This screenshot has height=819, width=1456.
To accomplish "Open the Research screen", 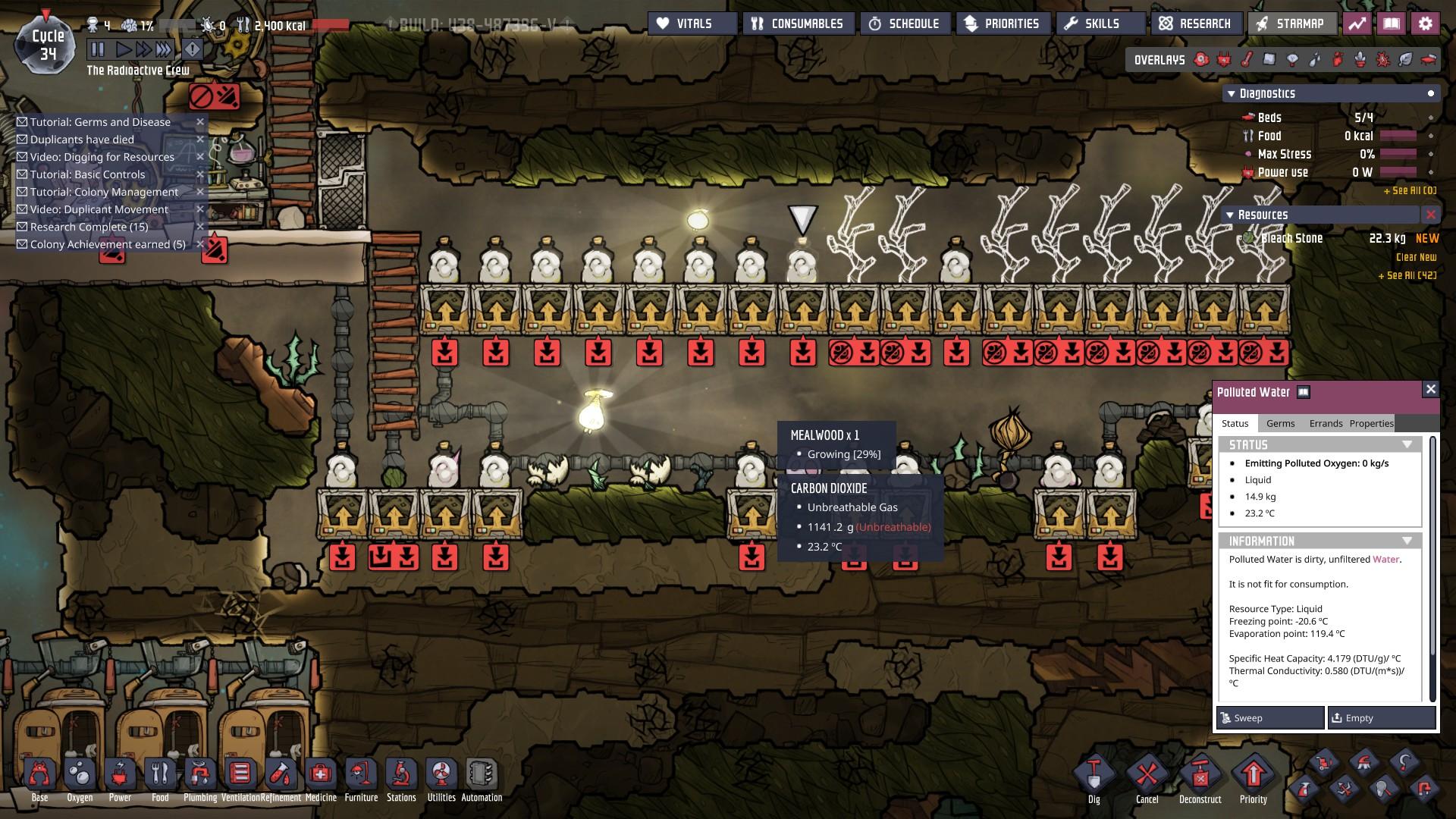I will [x=1196, y=24].
